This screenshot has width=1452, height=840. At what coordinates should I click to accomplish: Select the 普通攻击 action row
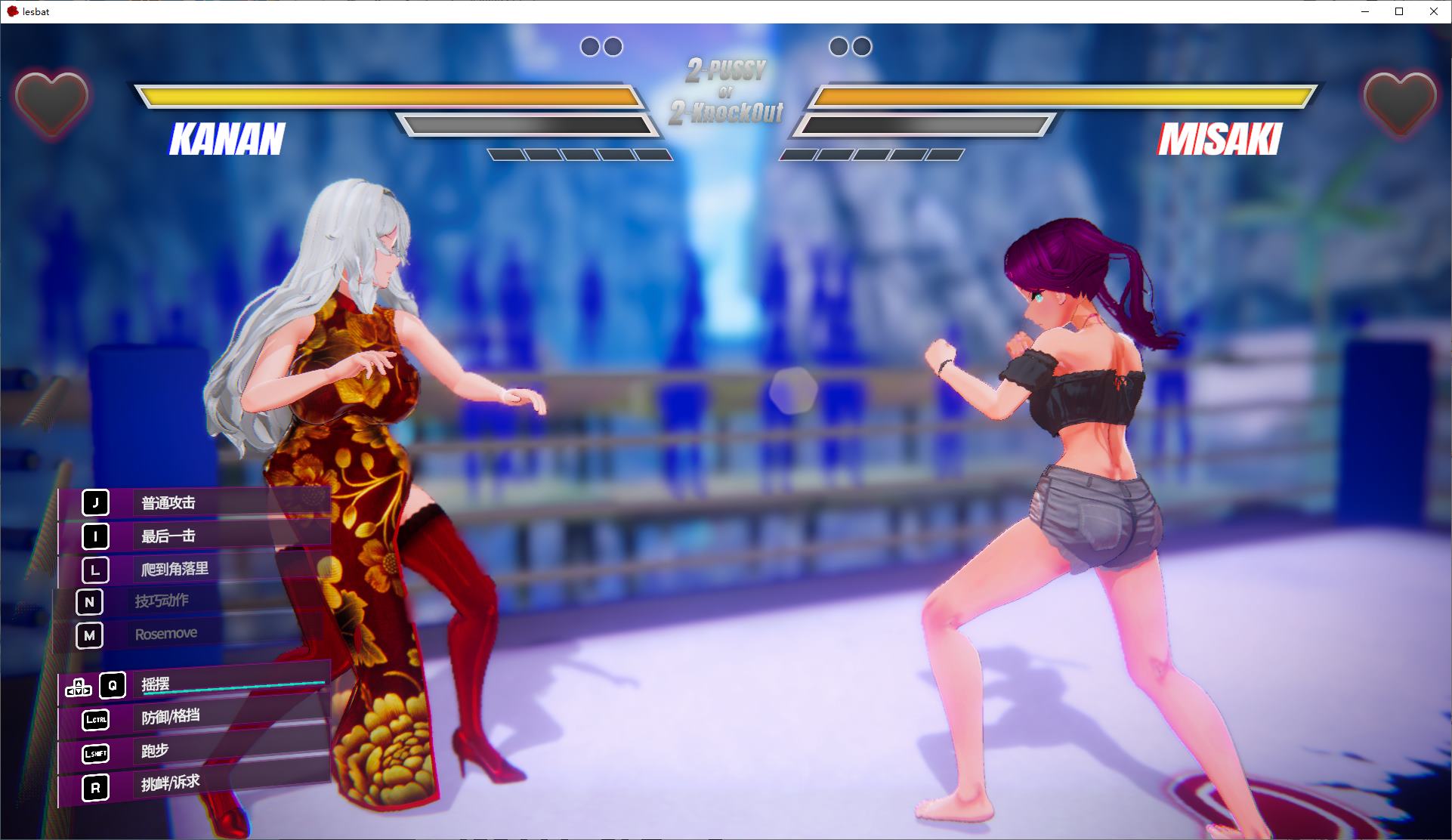pyautogui.click(x=195, y=503)
